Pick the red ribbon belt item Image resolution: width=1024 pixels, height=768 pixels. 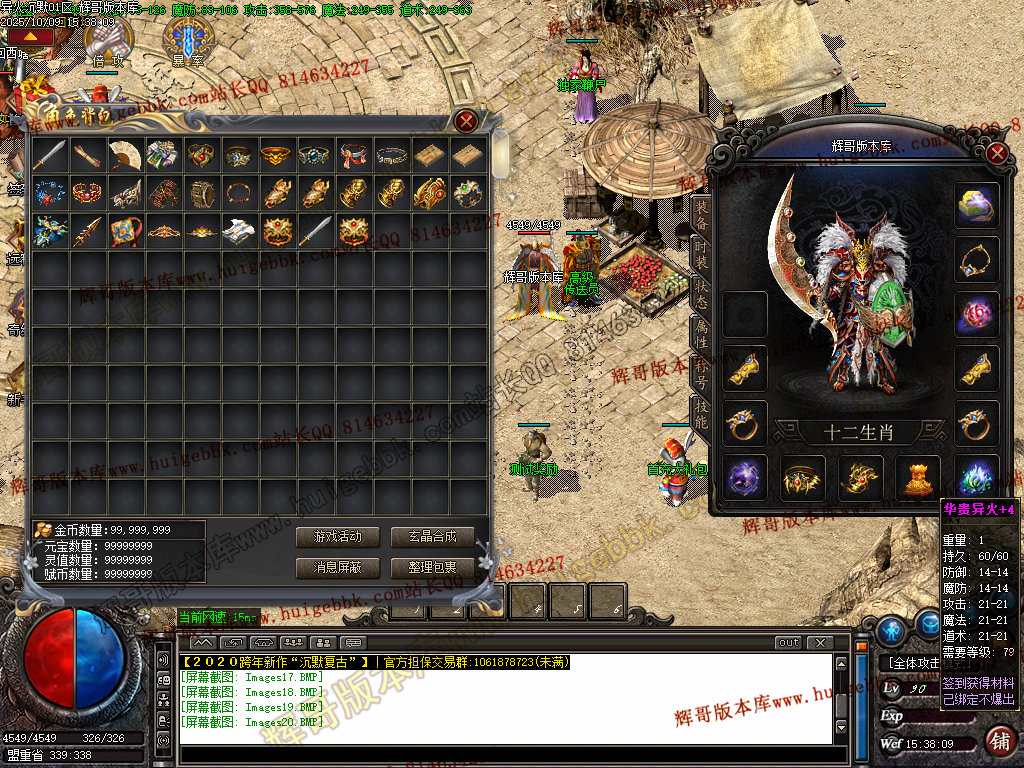coord(353,154)
